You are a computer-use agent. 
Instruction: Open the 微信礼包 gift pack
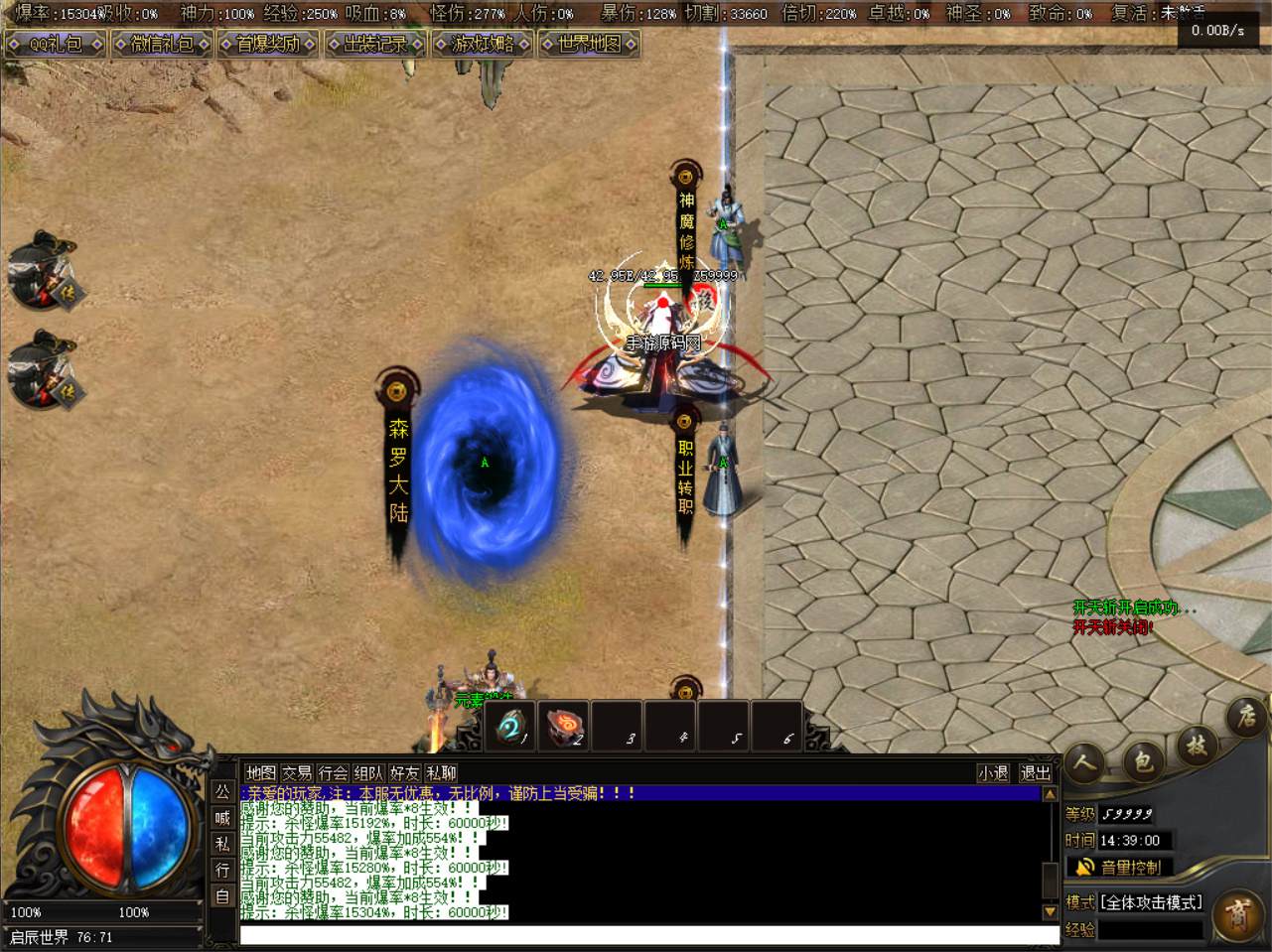162,44
